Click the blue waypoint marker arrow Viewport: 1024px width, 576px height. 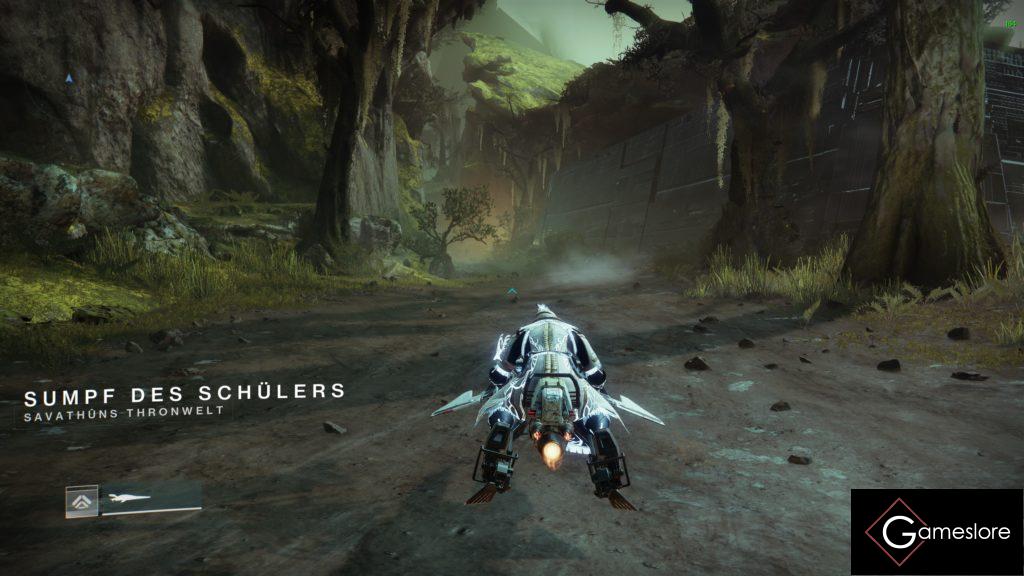69,77
